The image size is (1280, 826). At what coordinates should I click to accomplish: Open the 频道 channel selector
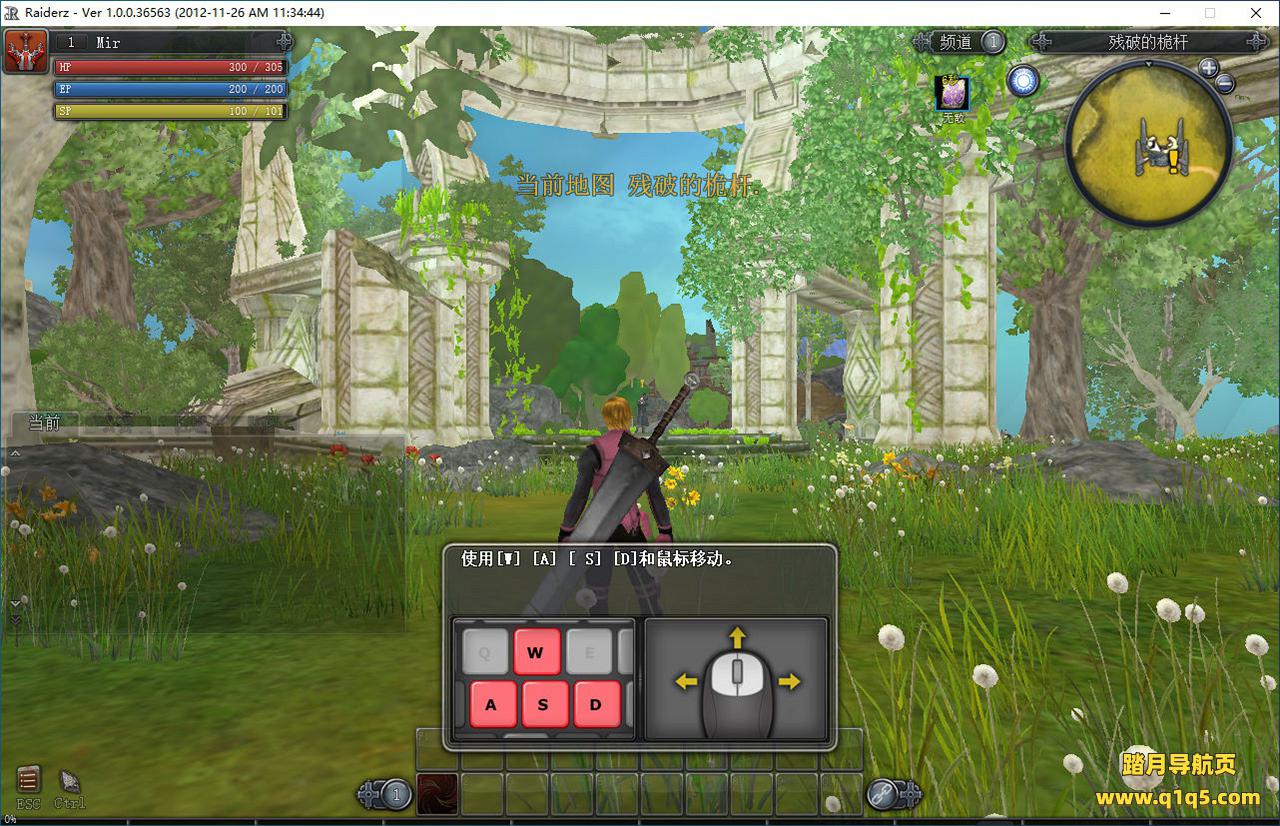[957, 42]
